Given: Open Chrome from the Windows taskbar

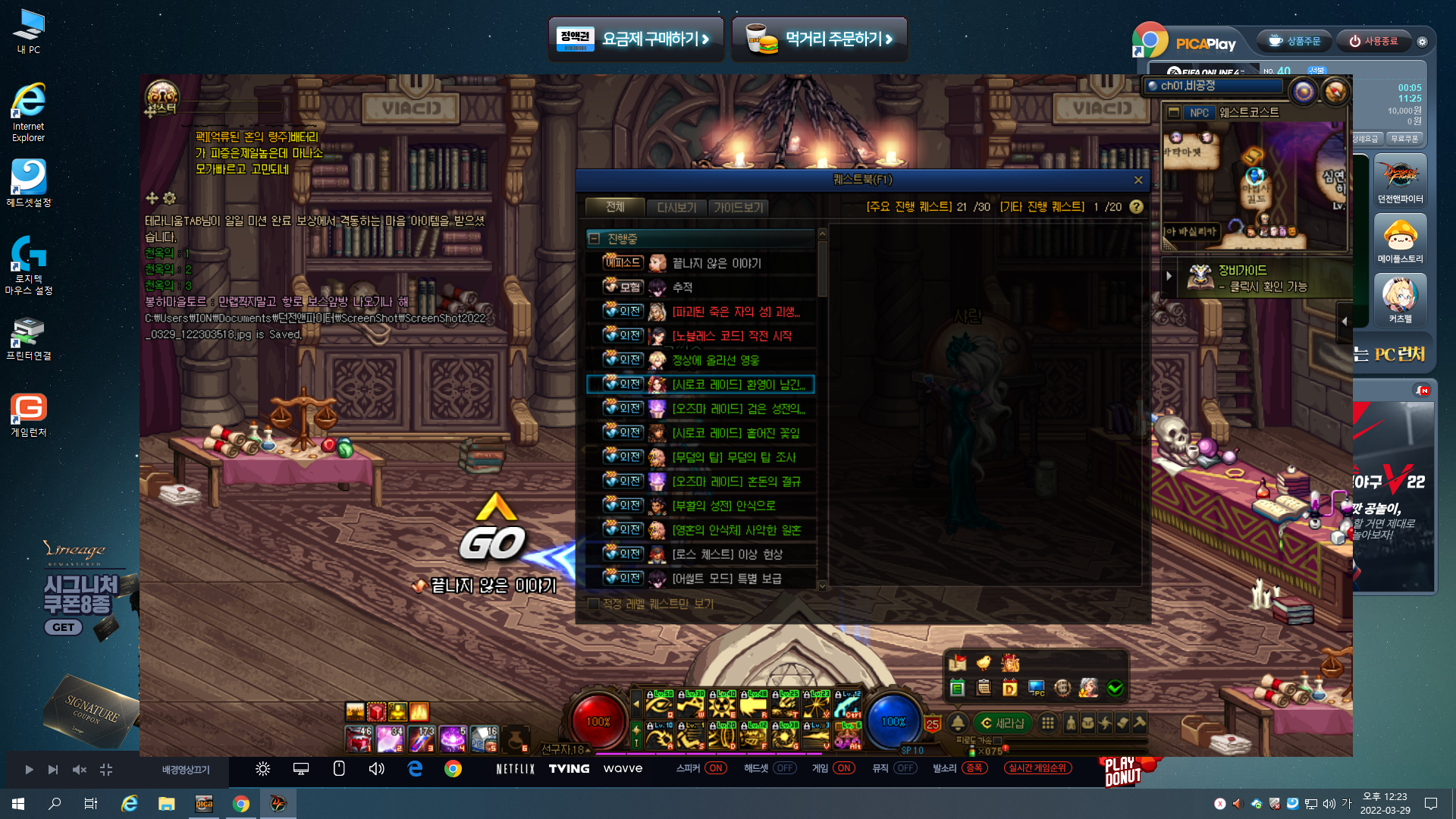Looking at the screenshot, I should click(x=241, y=804).
